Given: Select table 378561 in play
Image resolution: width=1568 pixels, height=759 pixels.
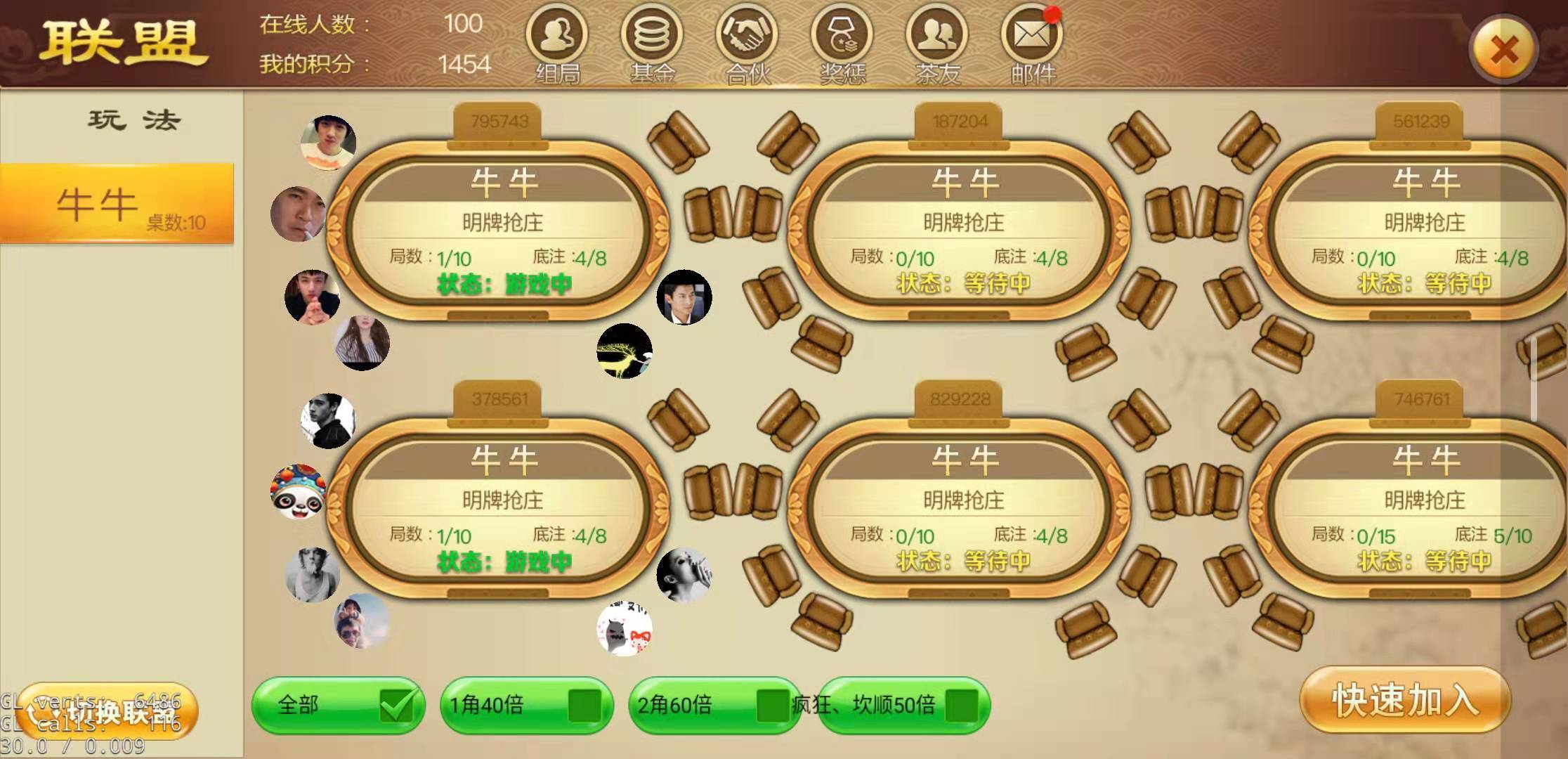Looking at the screenshot, I should pyautogui.click(x=502, y=510).
